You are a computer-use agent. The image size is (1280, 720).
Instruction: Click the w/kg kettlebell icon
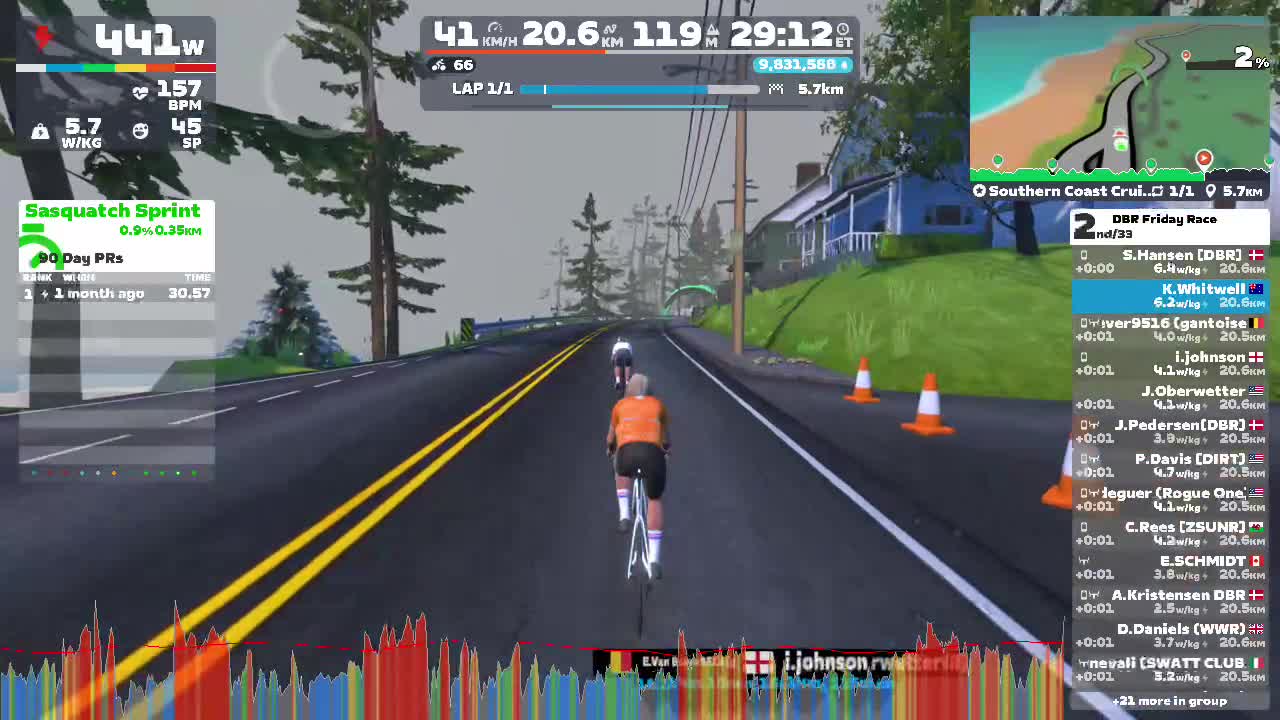coord(40,131)
